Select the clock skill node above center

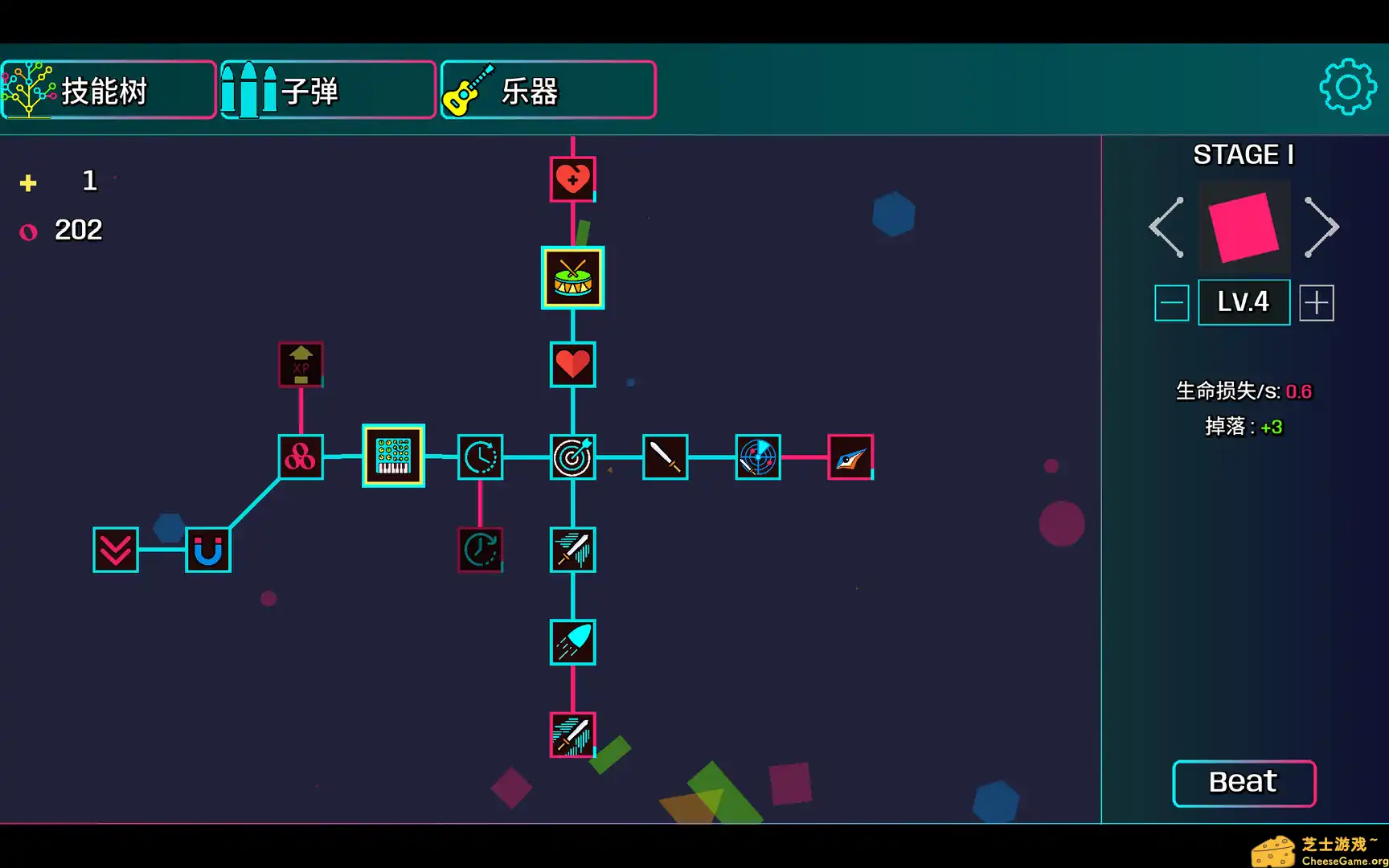tap(480, 457)
